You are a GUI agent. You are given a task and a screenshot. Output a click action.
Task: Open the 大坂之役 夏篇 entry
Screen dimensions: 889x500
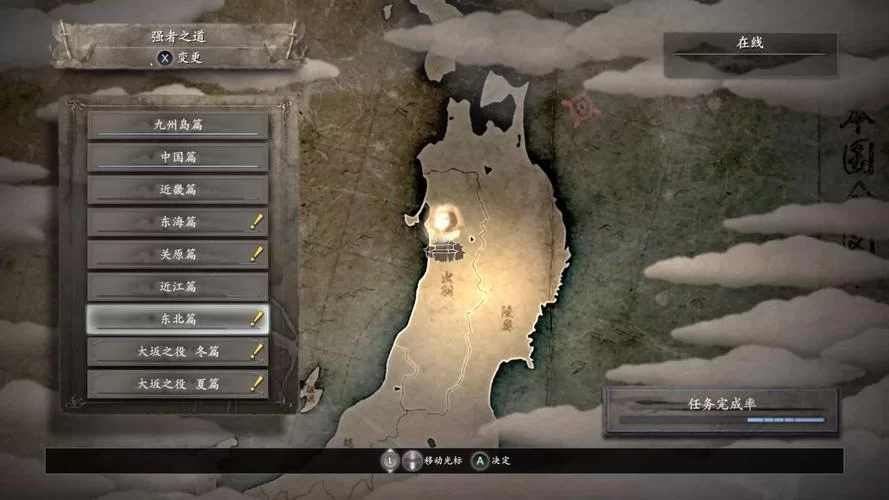[178, 383]
